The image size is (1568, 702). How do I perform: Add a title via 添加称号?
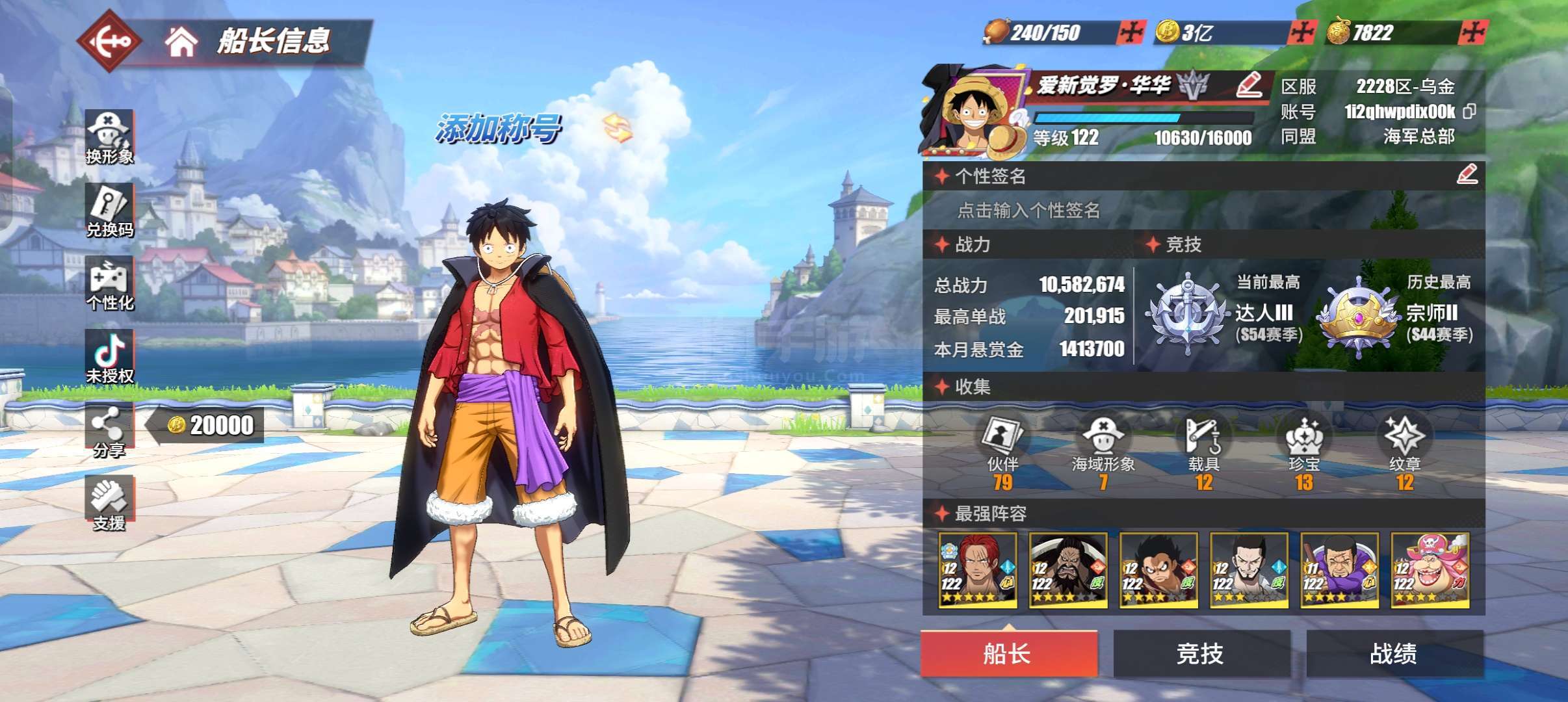click(x=498, y=128)
